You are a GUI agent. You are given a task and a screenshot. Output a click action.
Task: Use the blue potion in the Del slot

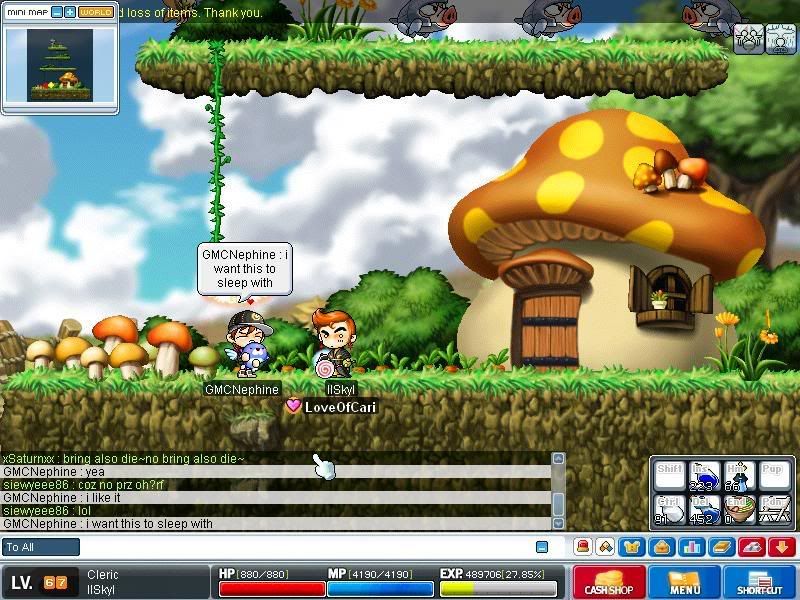click(704, 508)
